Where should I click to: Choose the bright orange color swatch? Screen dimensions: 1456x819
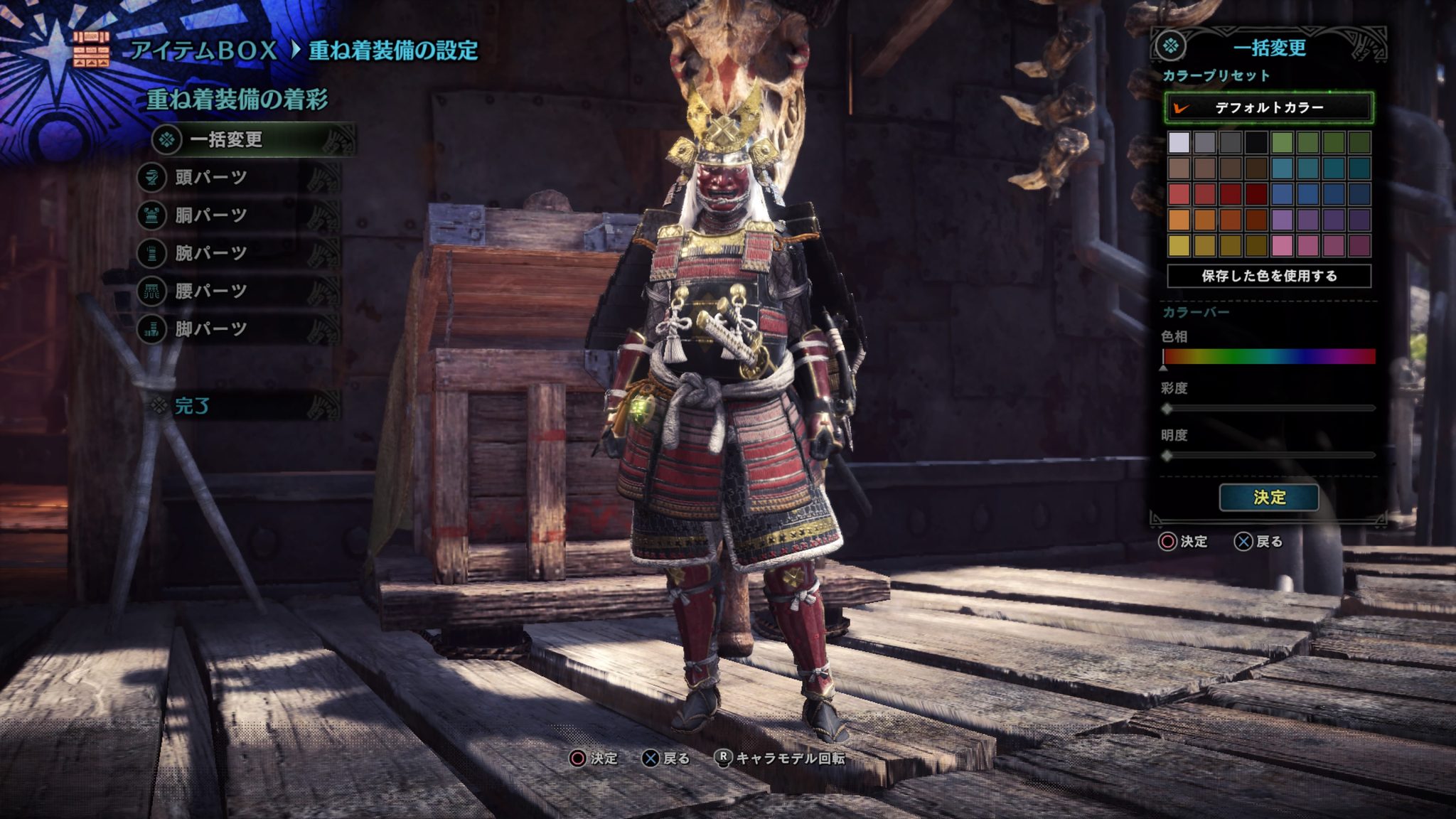1179,220
